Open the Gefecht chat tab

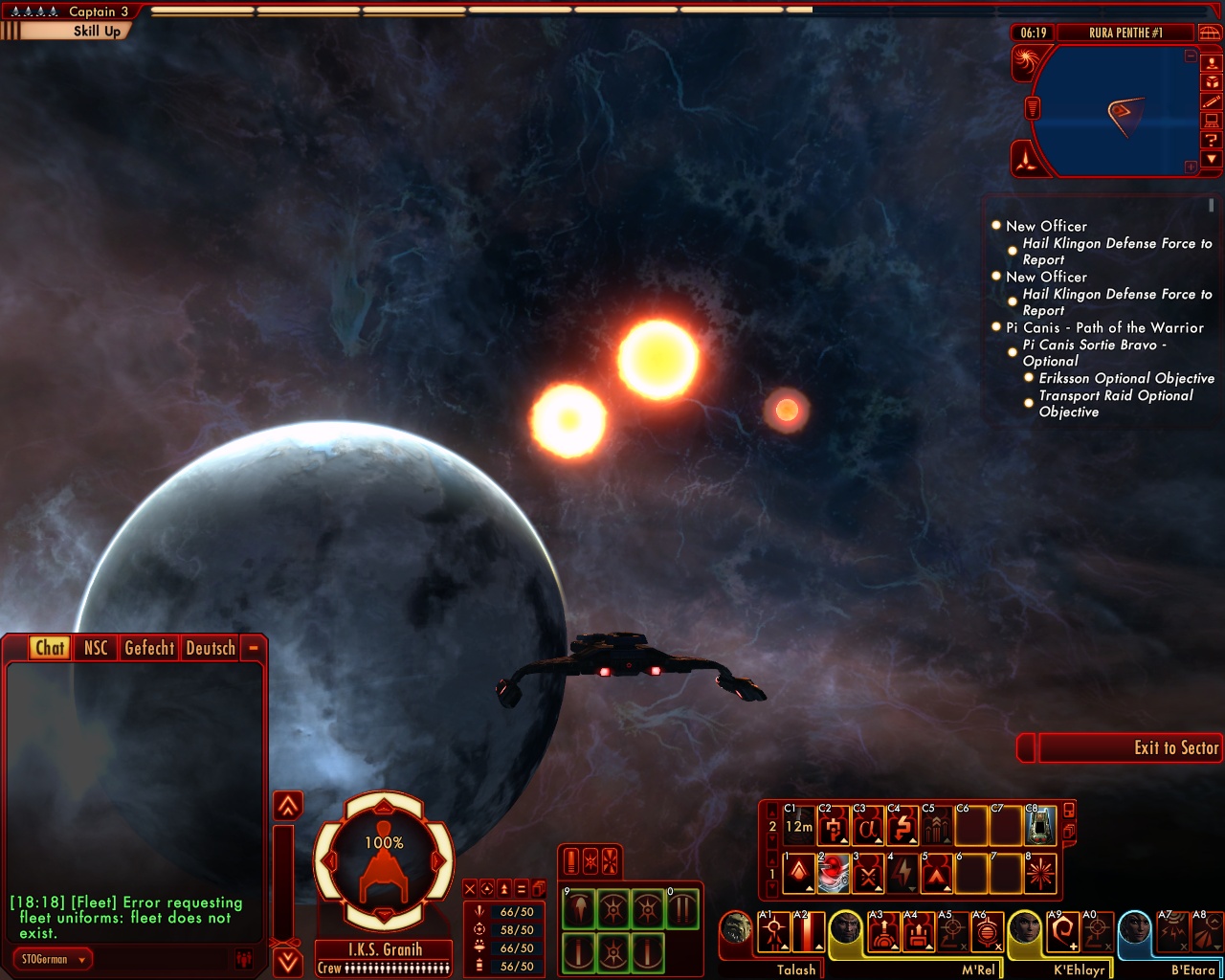149,648
